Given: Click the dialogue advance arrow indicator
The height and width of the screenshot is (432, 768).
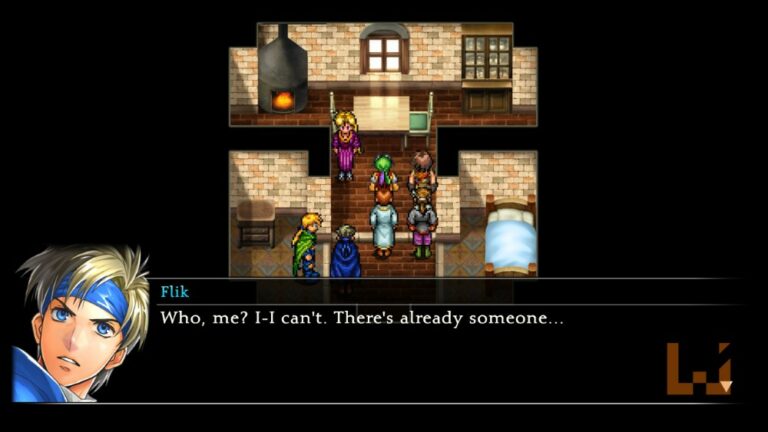Looking at the screenshot, I should (x=725, y=385).
